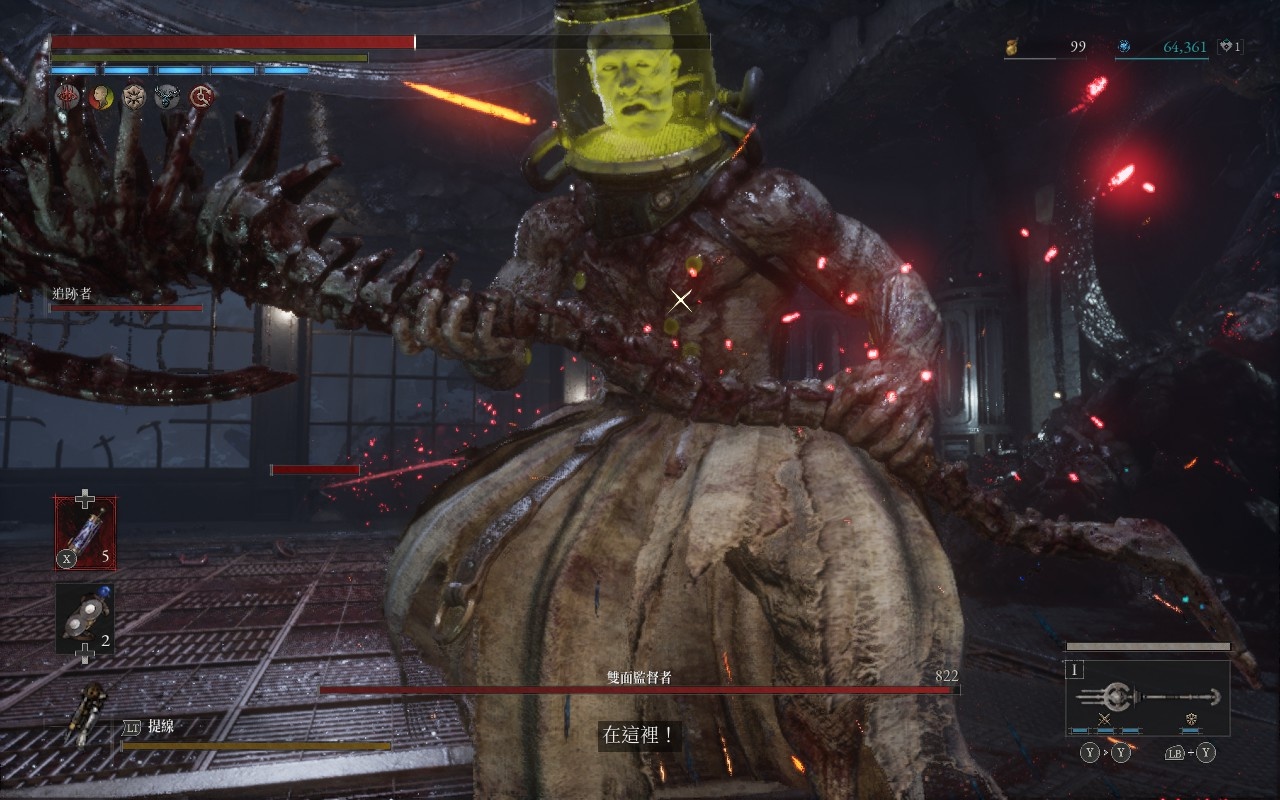Click the red clock-dial status icon
Screen dimensions: 1280x800
click(202, 96)
